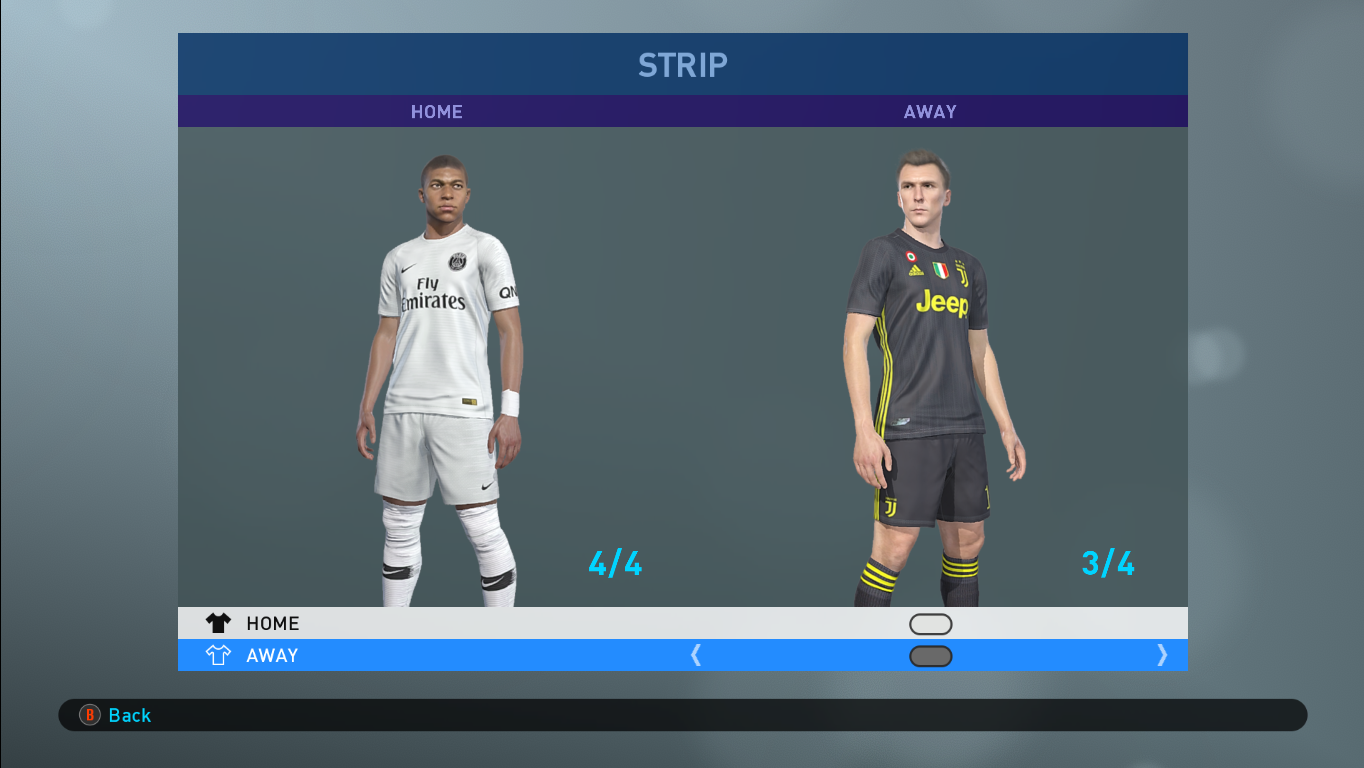The height and width of the screenshot is (768, 1364).
Task: Click the 3/4 away kit counter
Action: 1107,564
